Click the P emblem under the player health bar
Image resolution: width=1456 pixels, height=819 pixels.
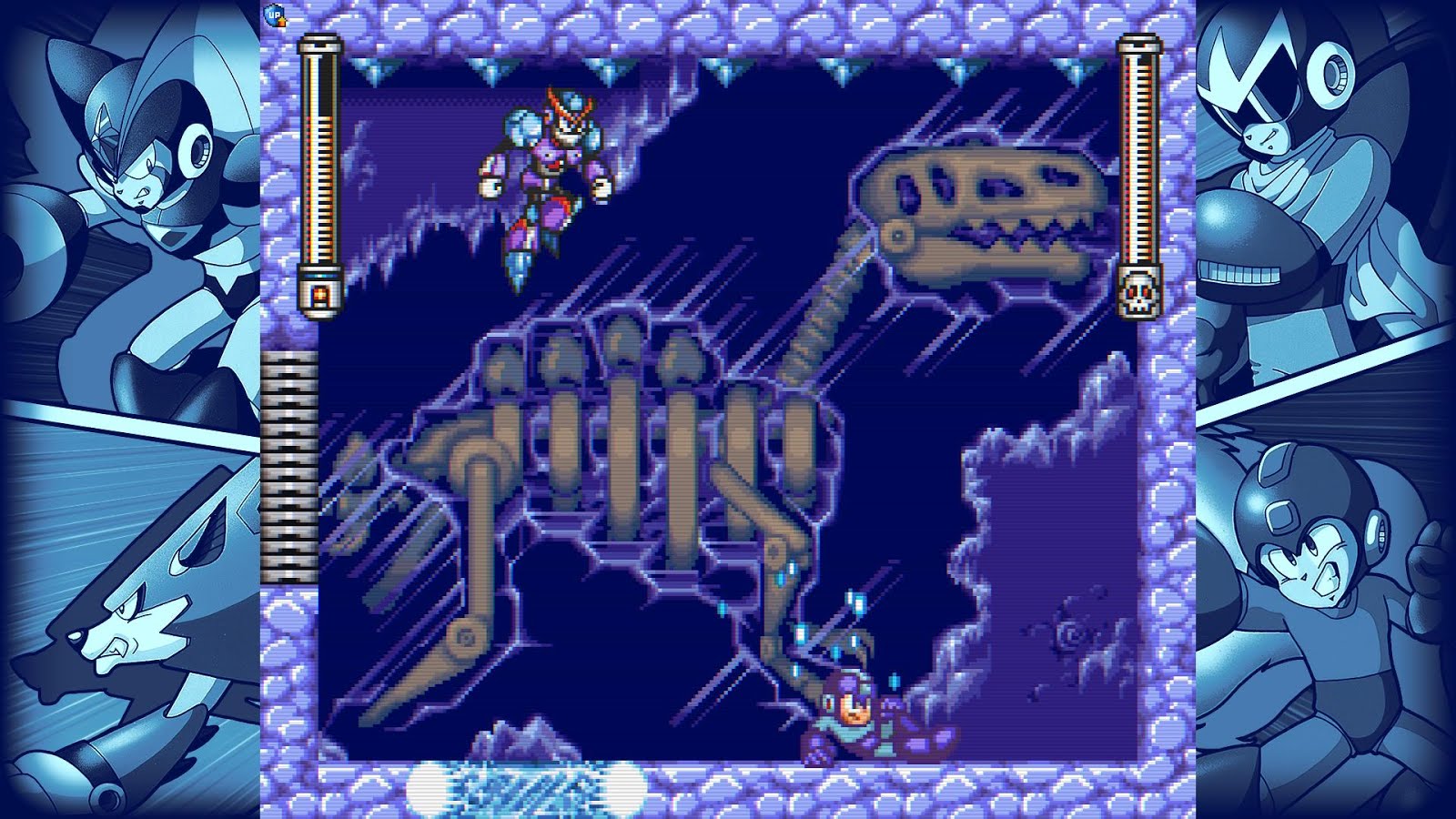click(321, 293)
